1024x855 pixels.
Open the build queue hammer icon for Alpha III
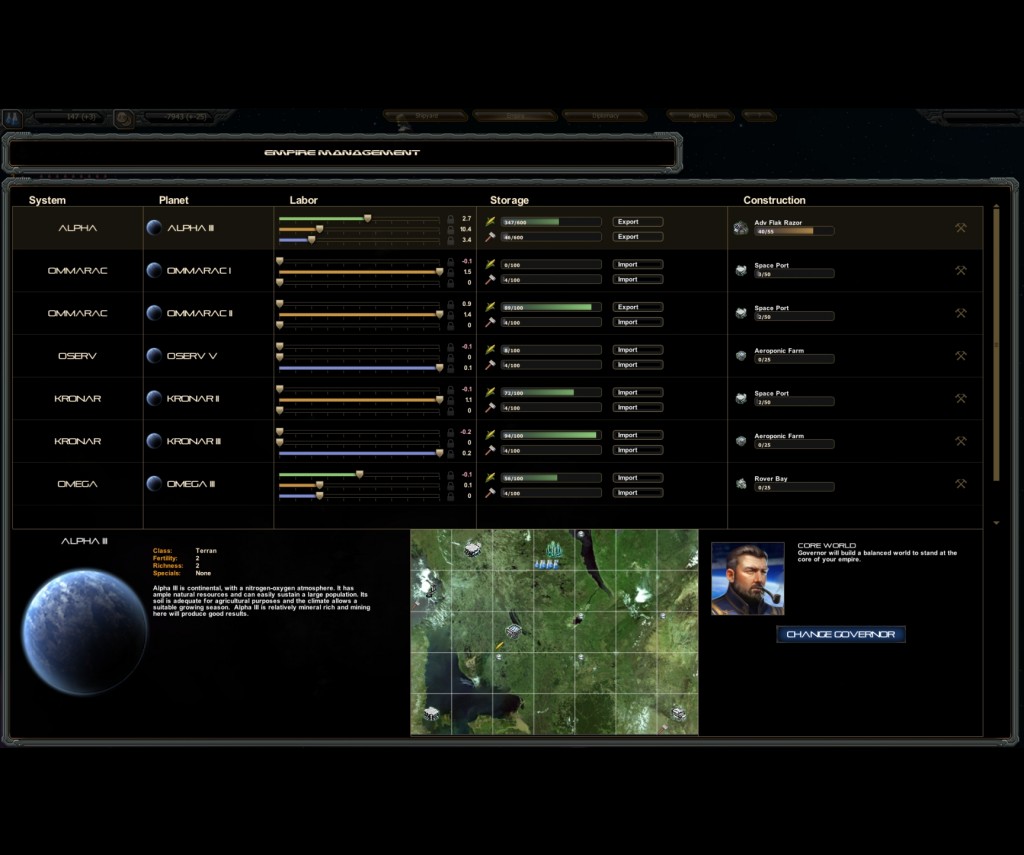pos(960,228)
